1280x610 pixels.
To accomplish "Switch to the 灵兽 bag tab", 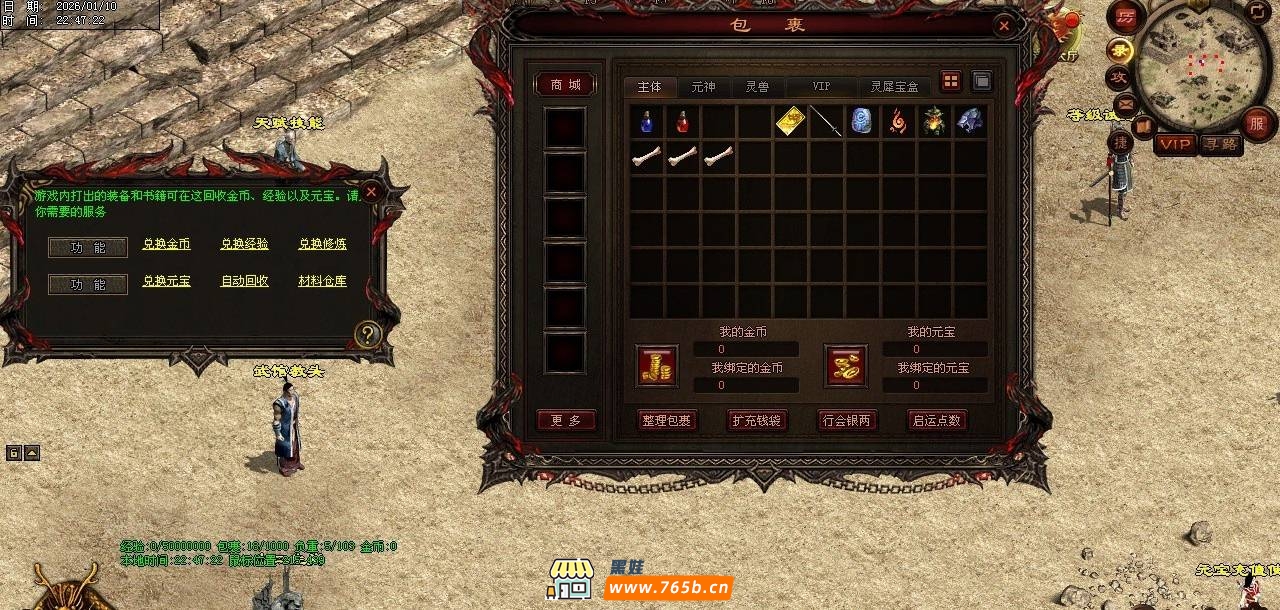I will pos(758,87).
